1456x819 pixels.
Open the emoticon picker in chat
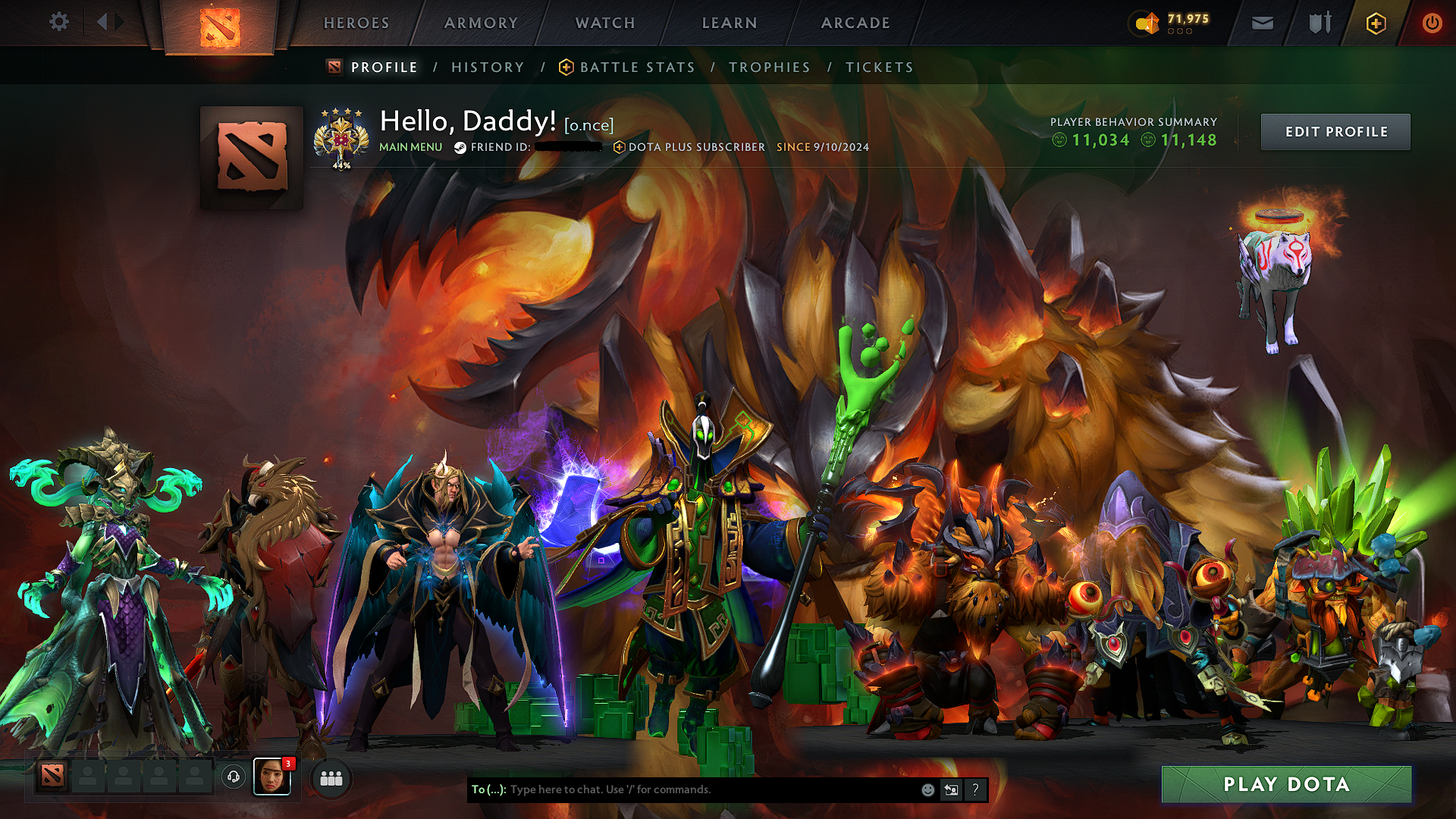(x=927, y=789)
